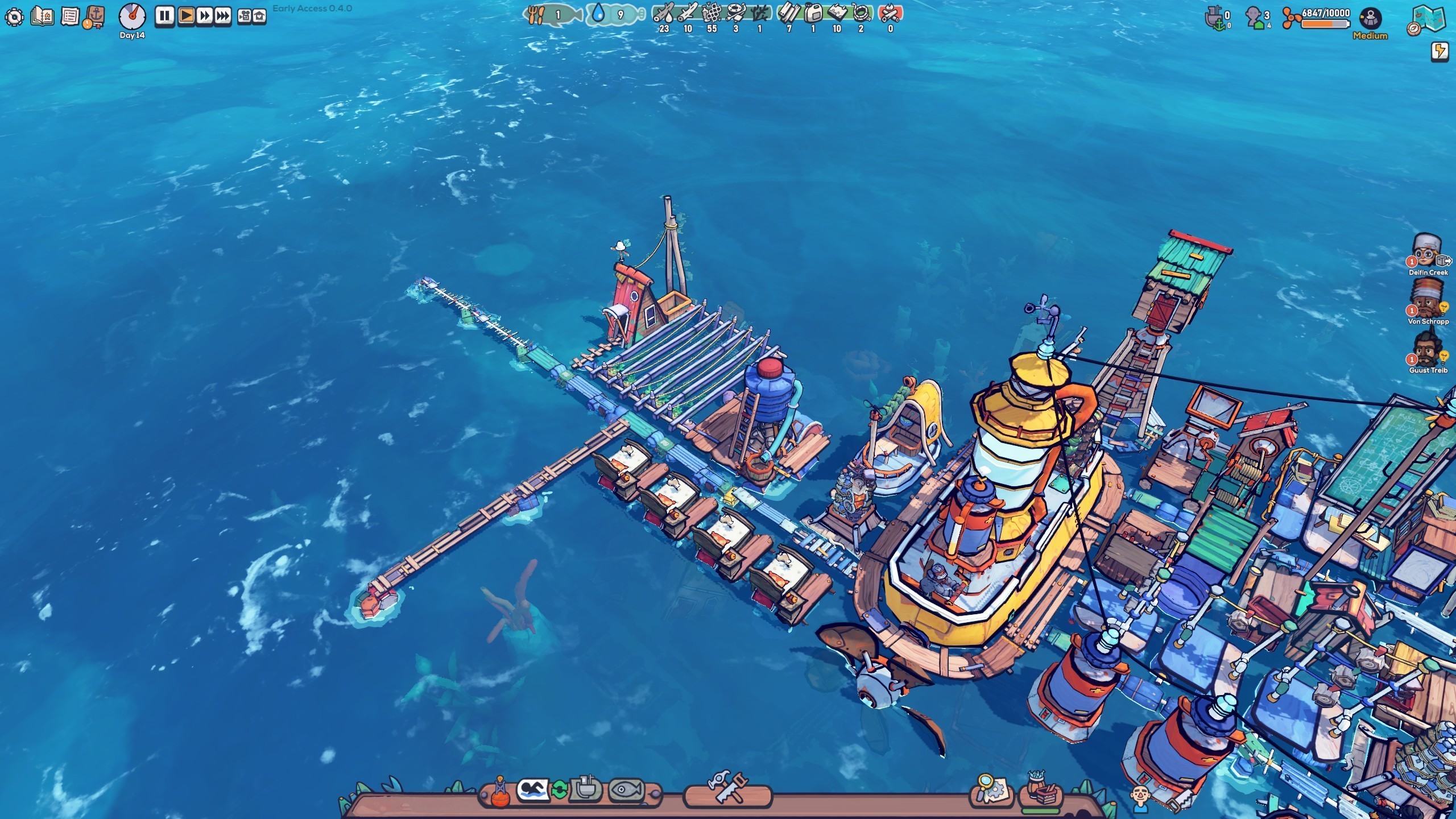Viewport: 1456px width, 819px height.
Task: Select the Von Schrapp character portrait
Action: 1427,300
